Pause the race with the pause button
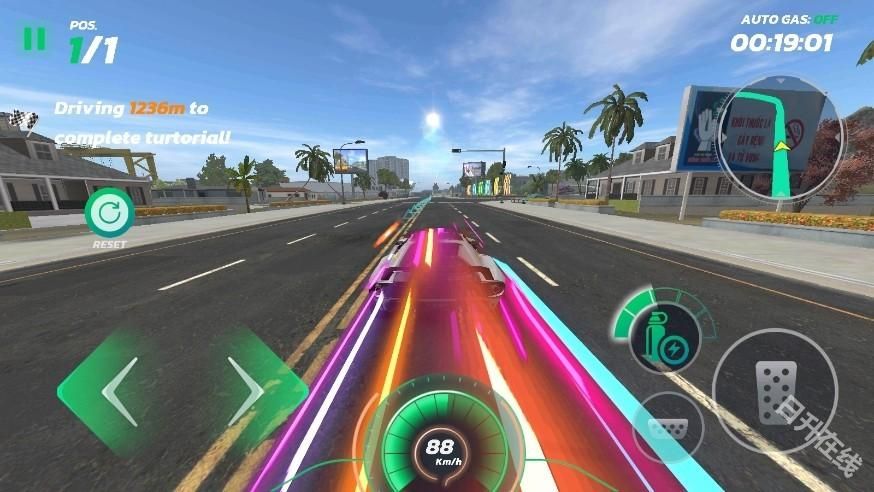The height and width of the screenshot is (492, 874). click(34, 38)
